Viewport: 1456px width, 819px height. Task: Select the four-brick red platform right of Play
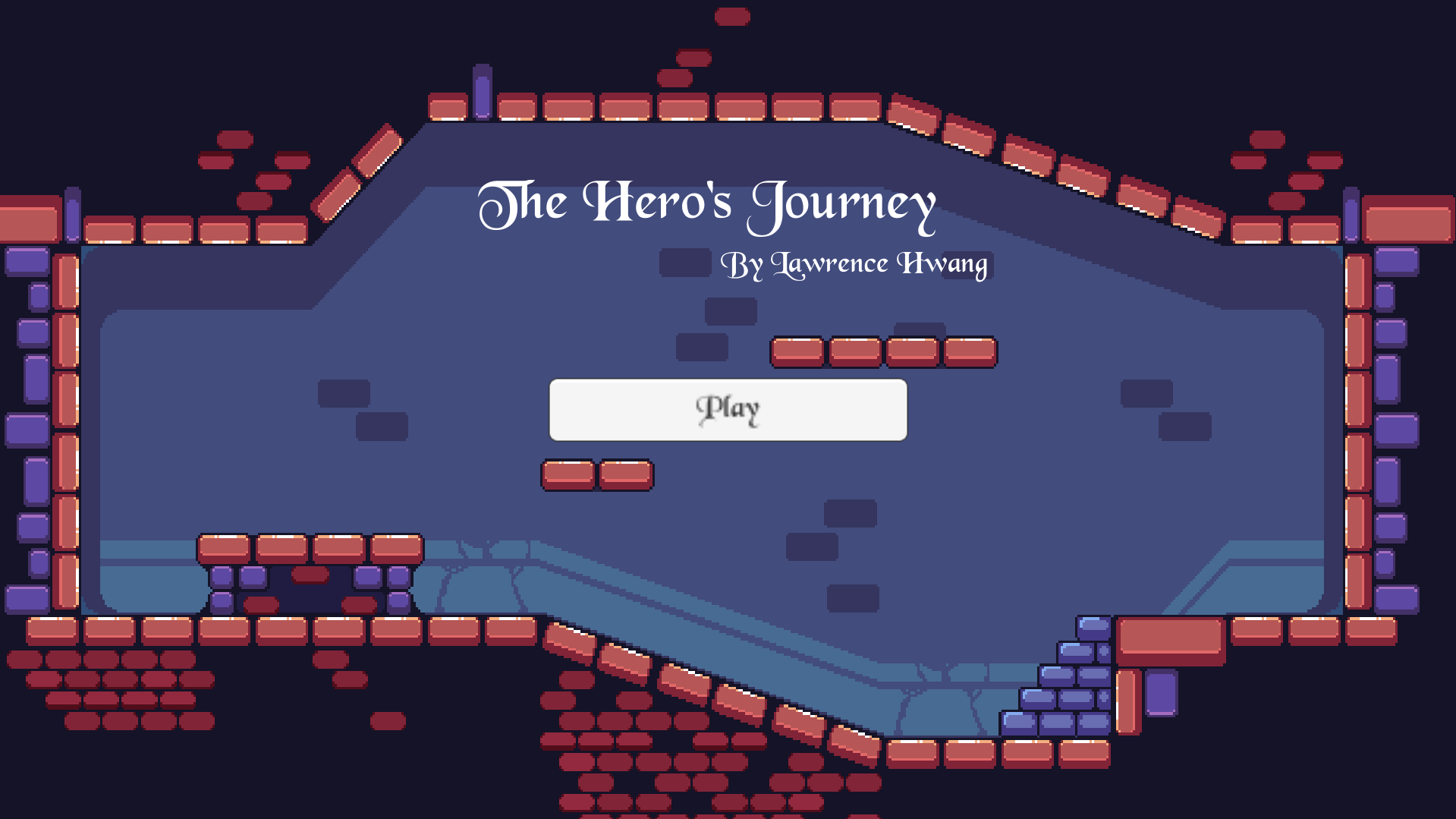point(884,351)
